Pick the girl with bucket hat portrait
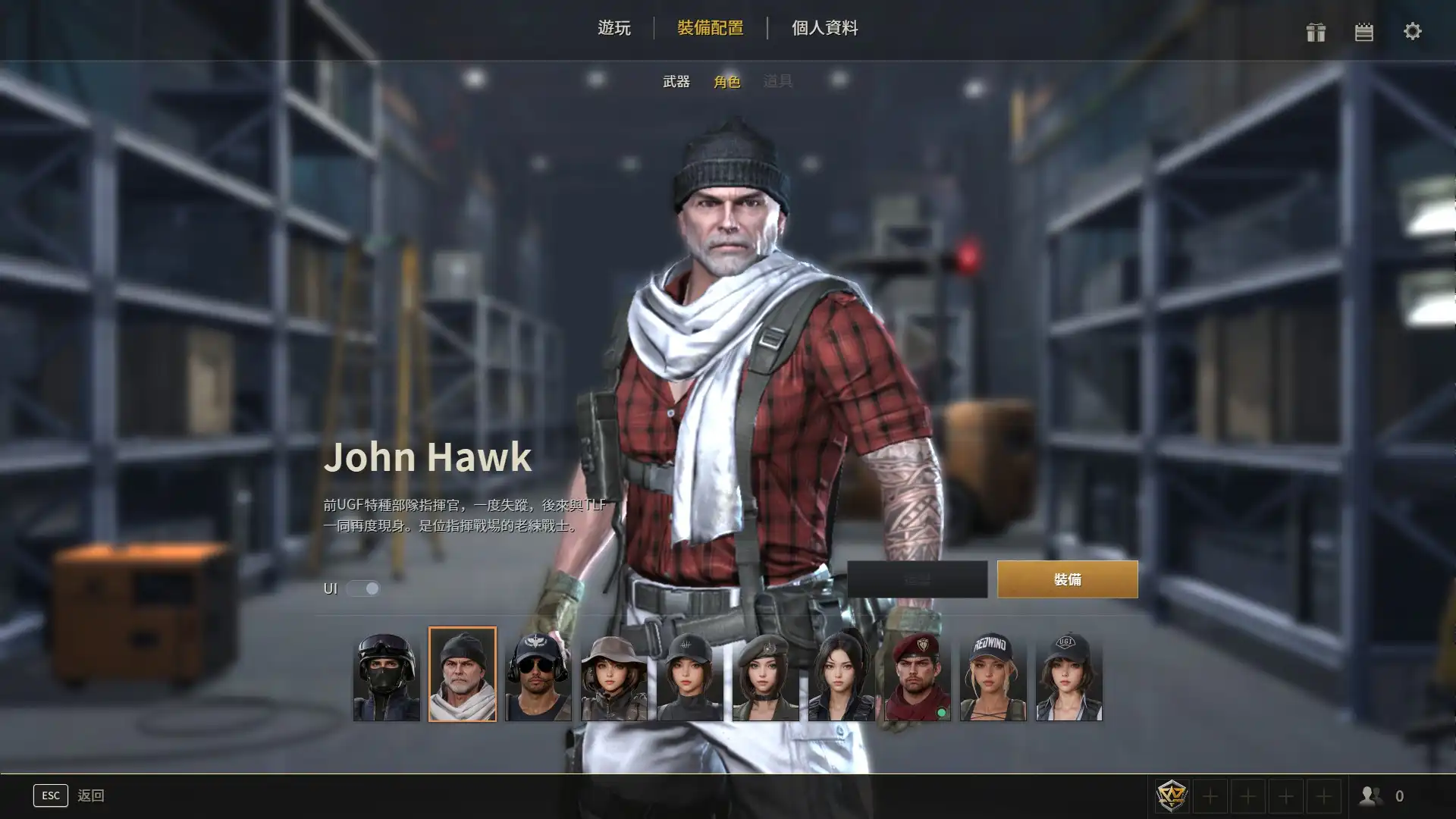 tap(614, 676)
